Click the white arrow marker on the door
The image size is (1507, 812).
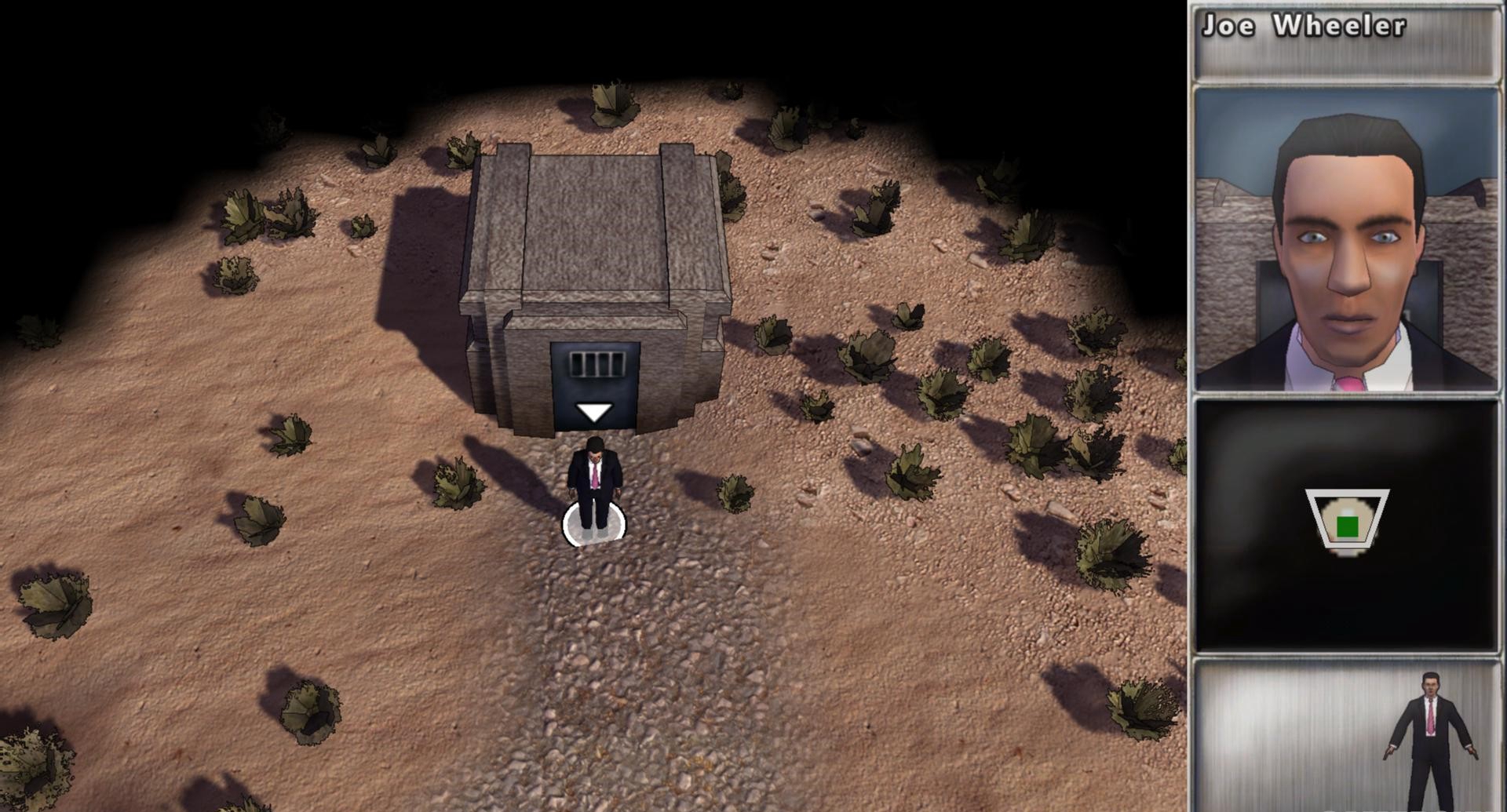(594, 413)
